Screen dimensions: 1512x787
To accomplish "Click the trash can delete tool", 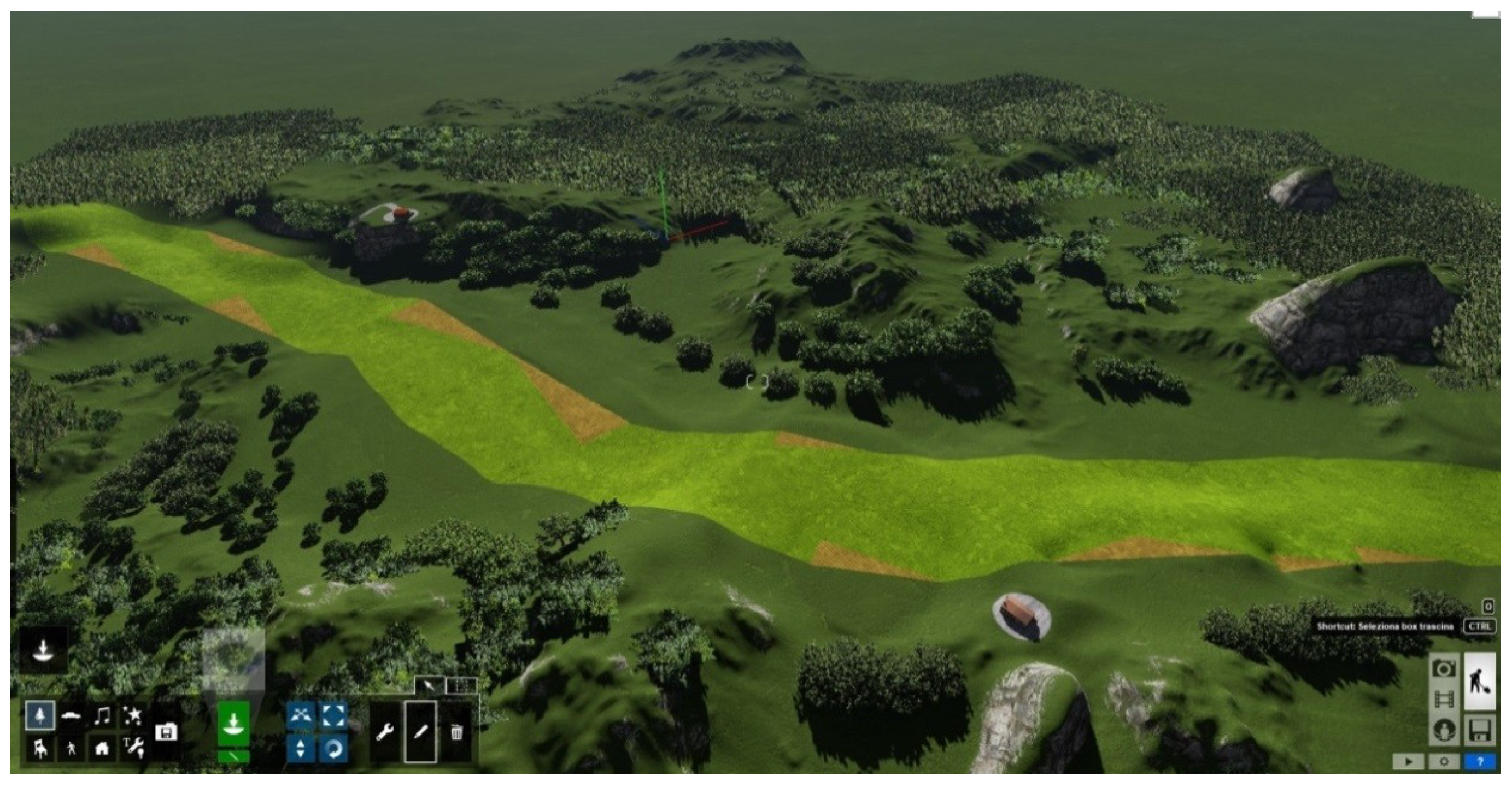I will click(x=456, y=732).
